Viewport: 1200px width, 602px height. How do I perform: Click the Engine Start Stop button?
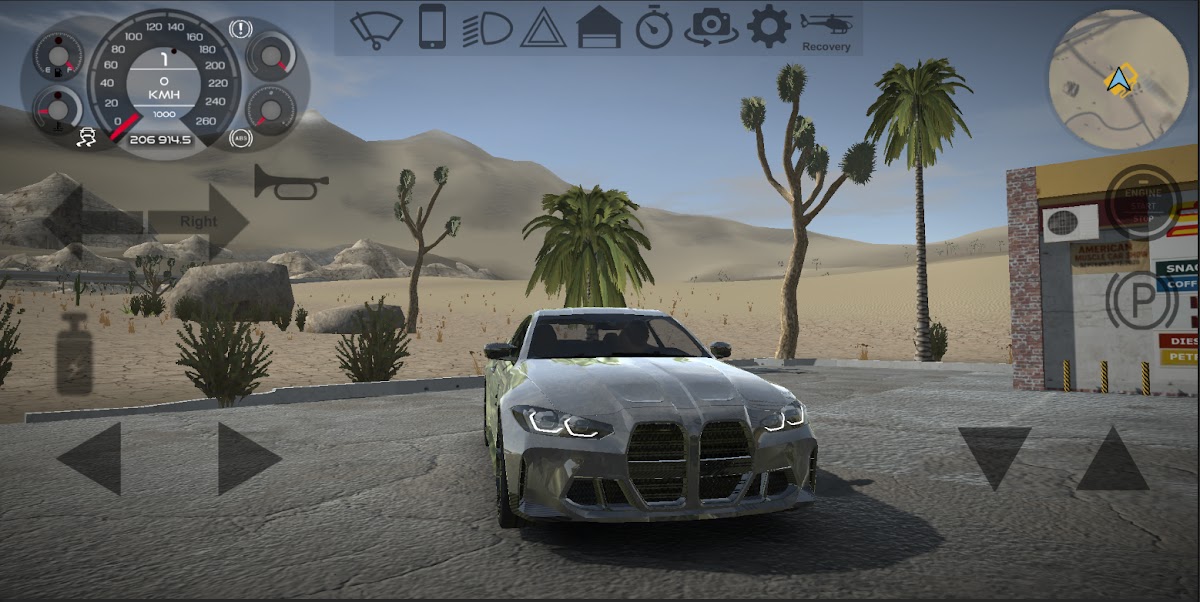(1144, 202)
